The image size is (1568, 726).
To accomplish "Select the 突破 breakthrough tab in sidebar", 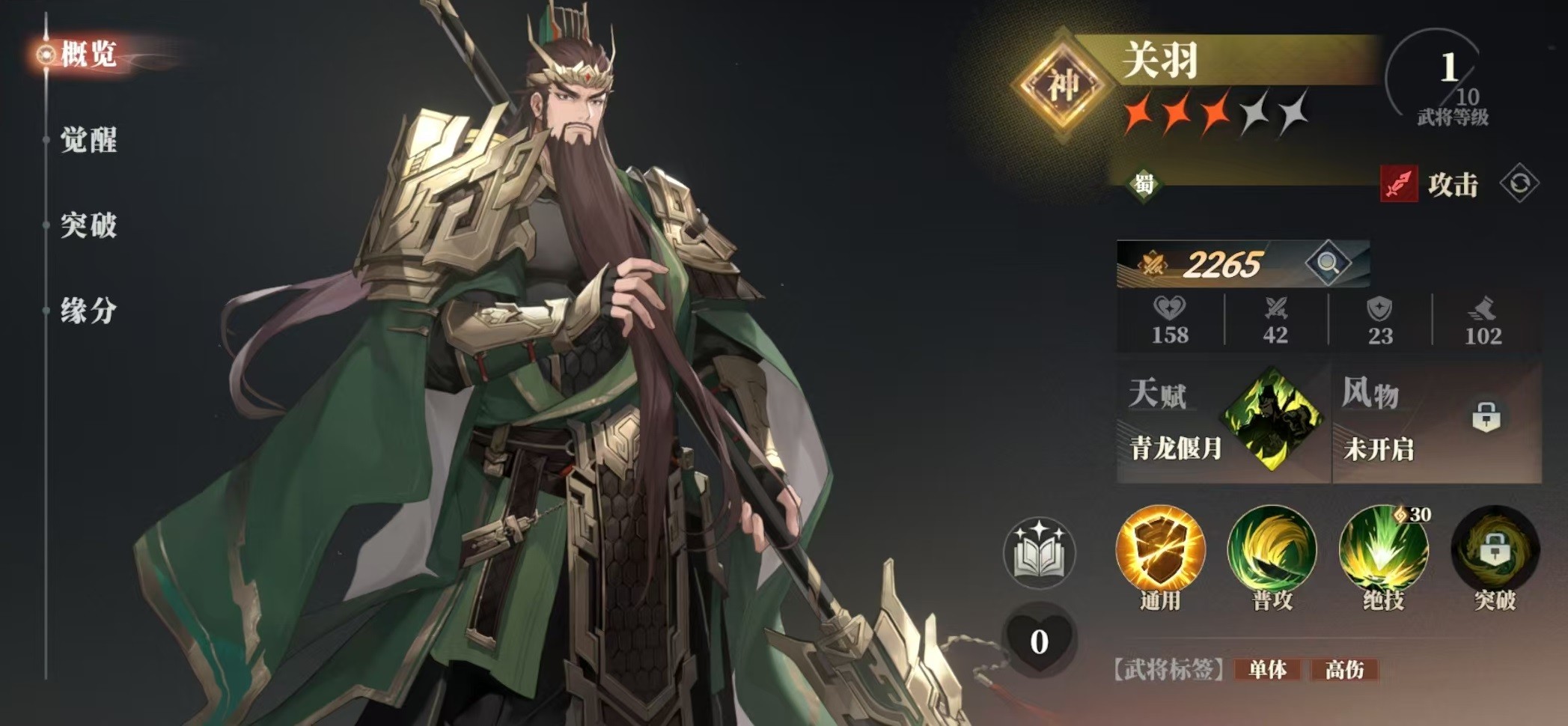I will [x=88, y=225].
